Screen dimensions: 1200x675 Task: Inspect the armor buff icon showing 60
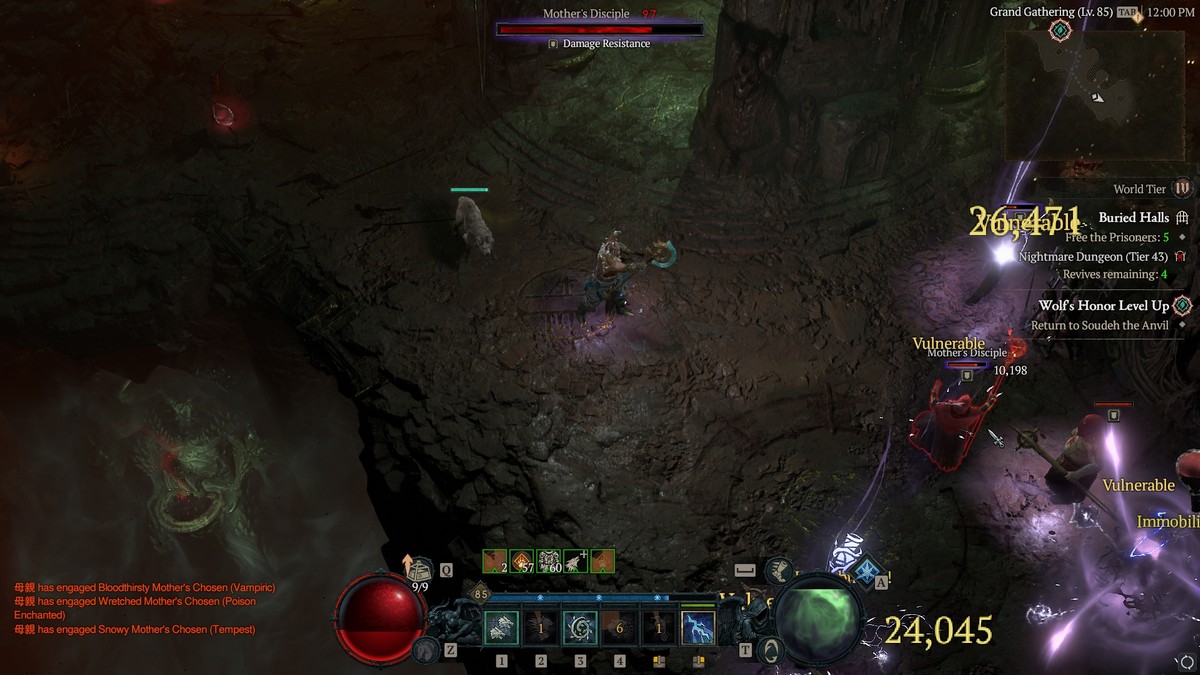pos(548,561)
